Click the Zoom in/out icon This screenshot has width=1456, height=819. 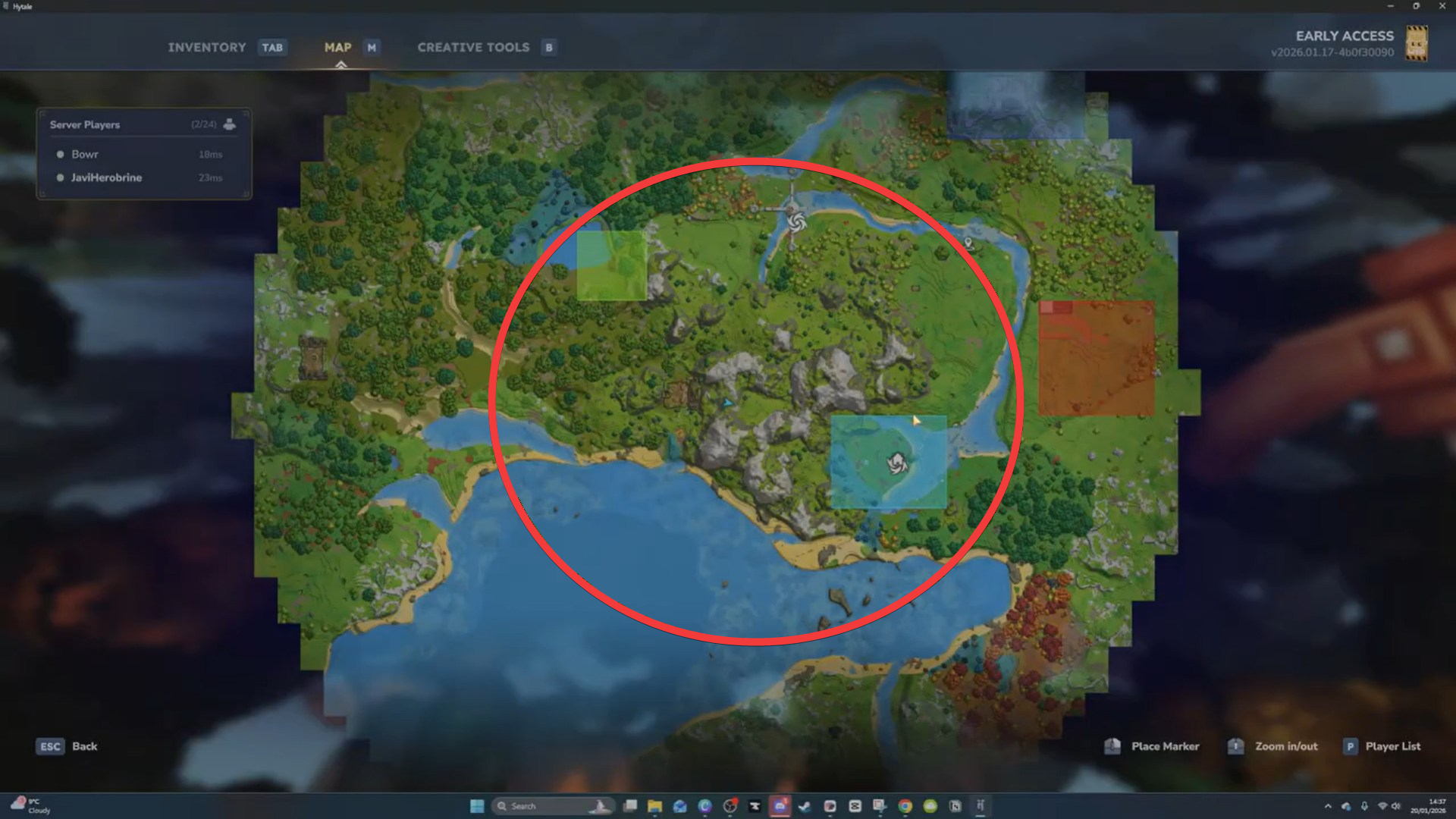click(x=1235, y=746)
